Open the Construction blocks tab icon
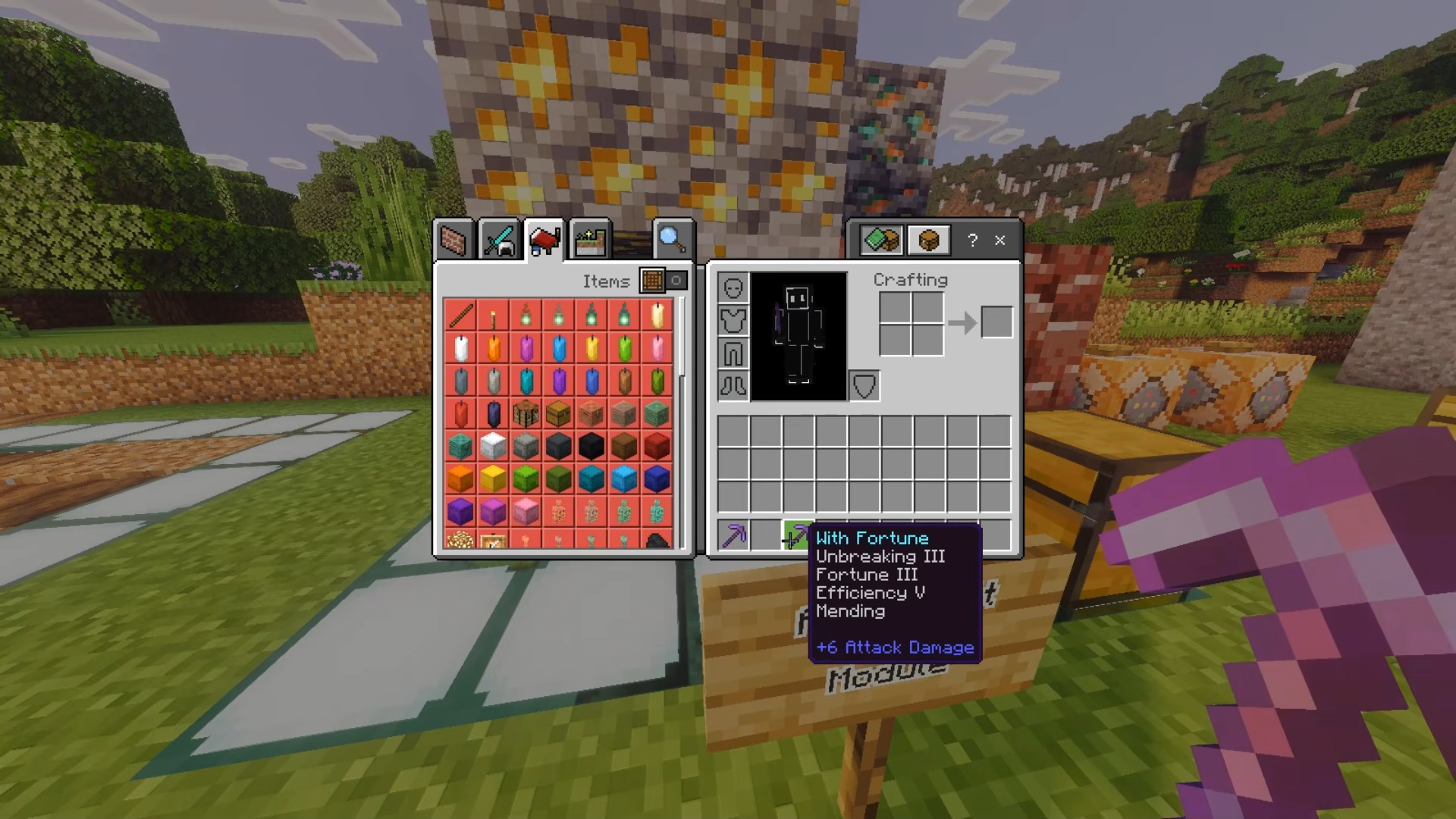Viewport: 1456px width, 819px height. pyautogui.click(x=455, y=240)
